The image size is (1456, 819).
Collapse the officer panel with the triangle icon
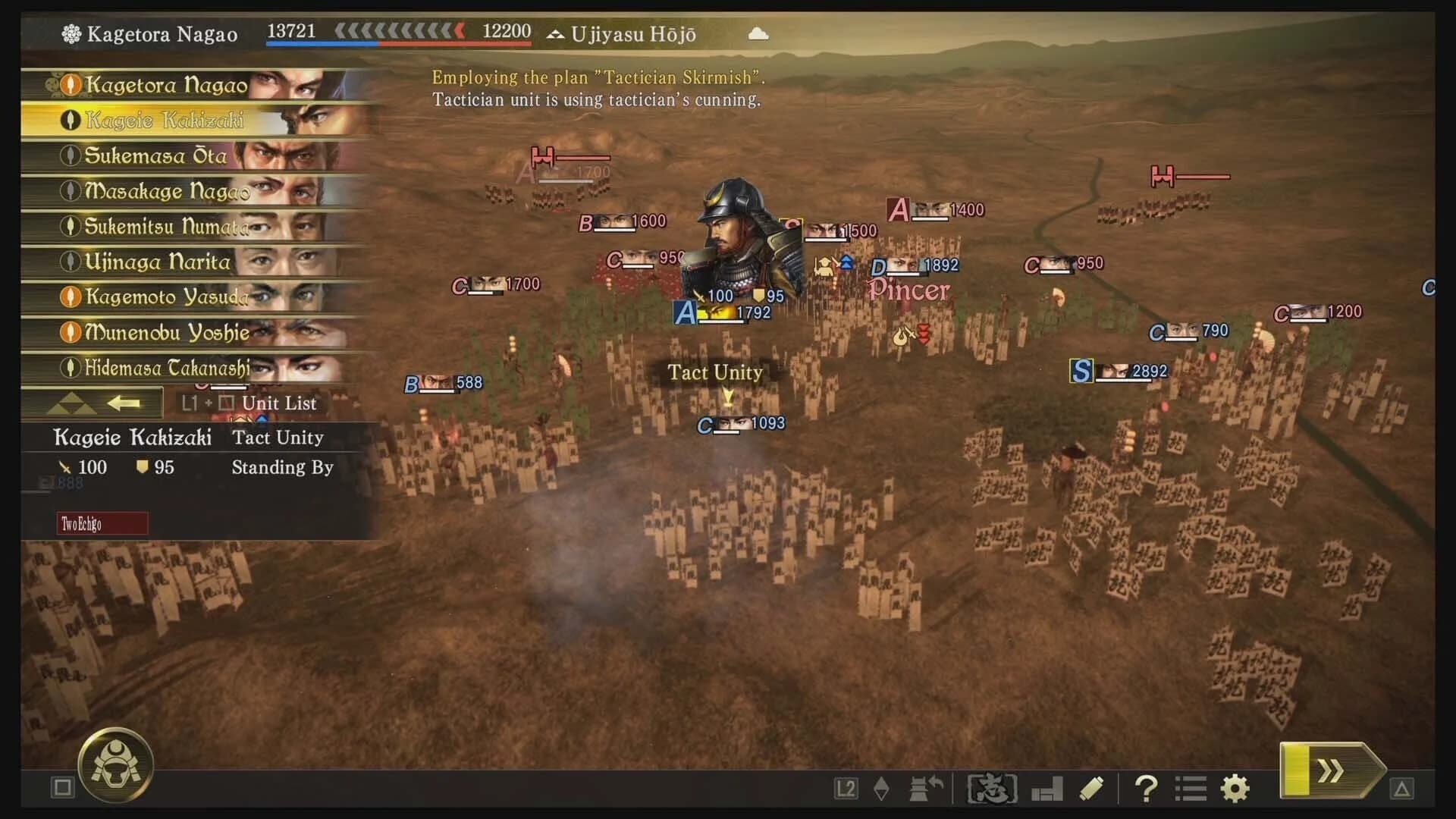pos(71,403)
